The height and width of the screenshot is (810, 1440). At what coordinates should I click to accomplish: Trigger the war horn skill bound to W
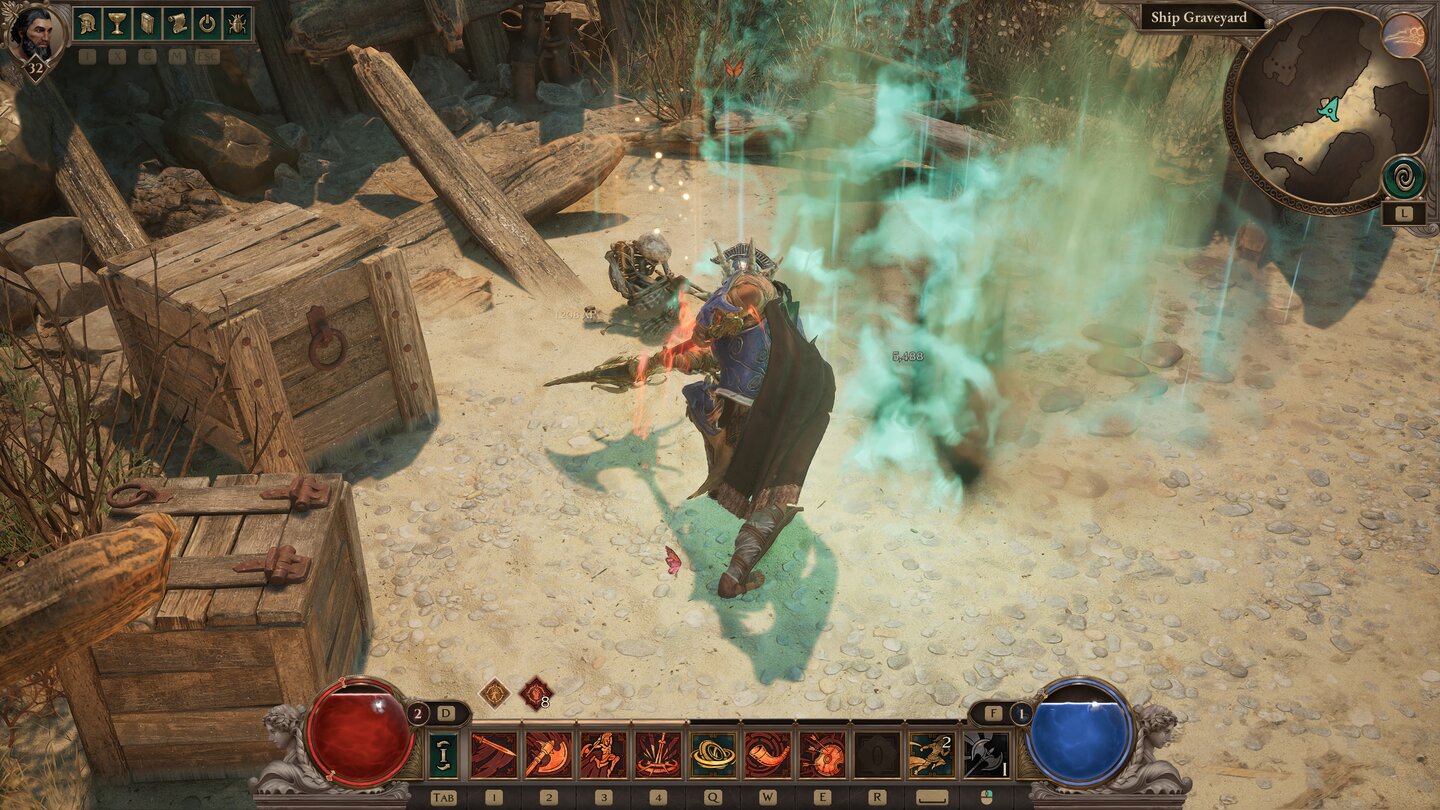tap(766, 753)
